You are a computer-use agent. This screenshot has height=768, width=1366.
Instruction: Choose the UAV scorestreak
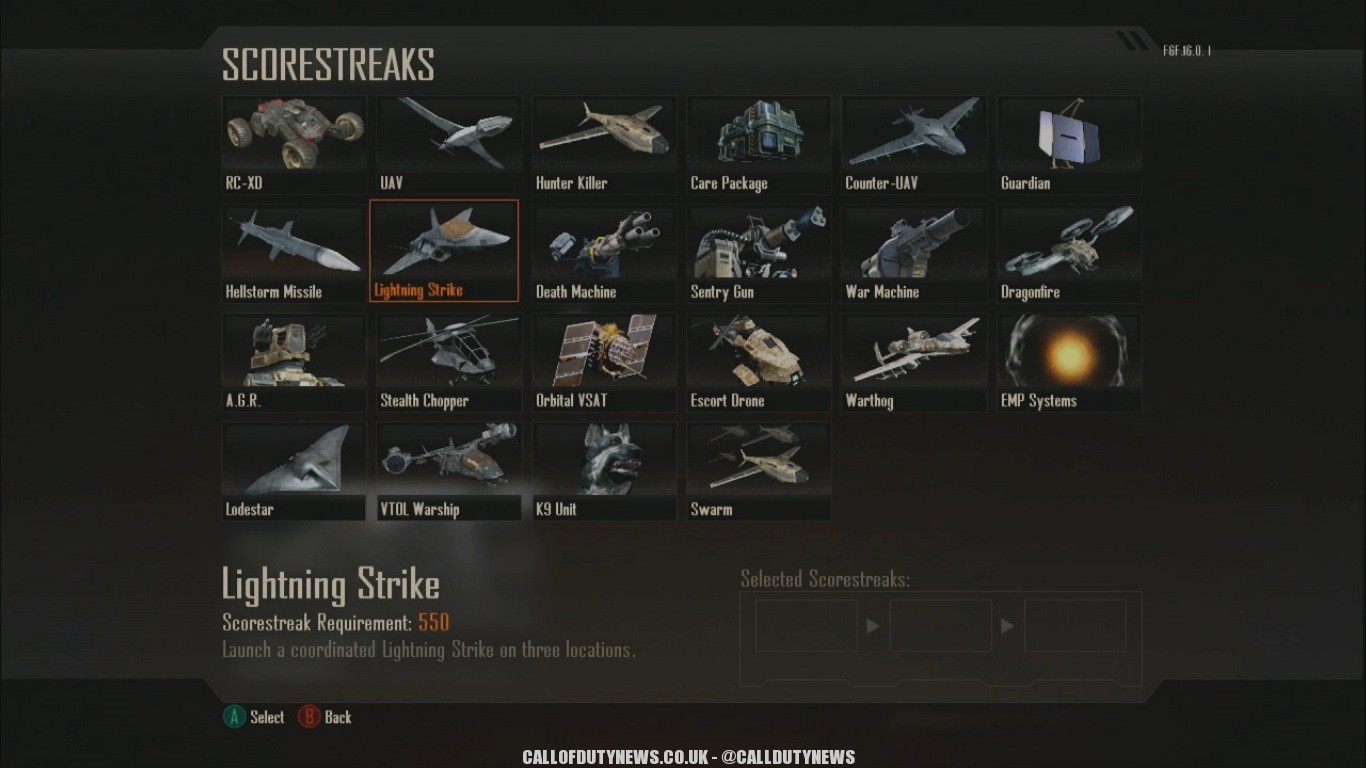pos(449,143)
